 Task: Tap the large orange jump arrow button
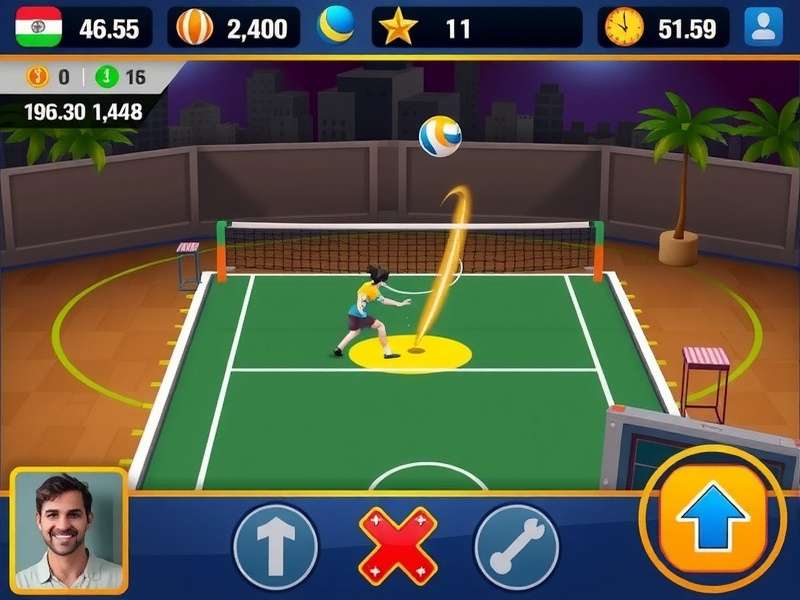(x=712, y=518)
